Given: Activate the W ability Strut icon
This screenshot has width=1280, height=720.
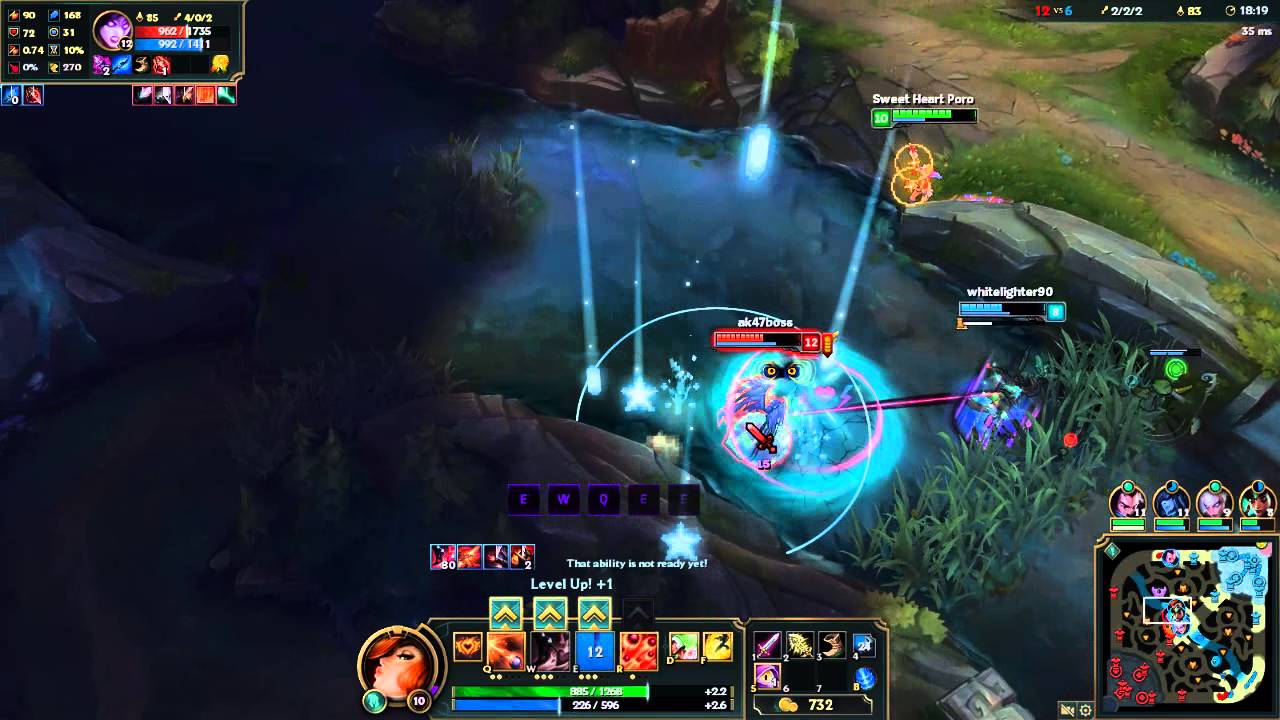Looking at the screenshot, I should coord(550,651).
